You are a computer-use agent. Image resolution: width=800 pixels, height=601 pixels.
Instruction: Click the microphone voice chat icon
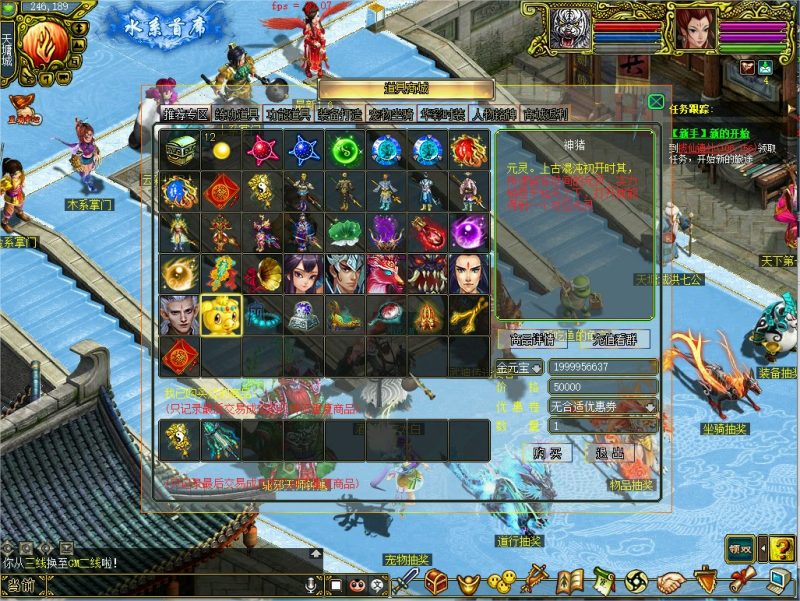pyautogui.click(x=311, y=583)
